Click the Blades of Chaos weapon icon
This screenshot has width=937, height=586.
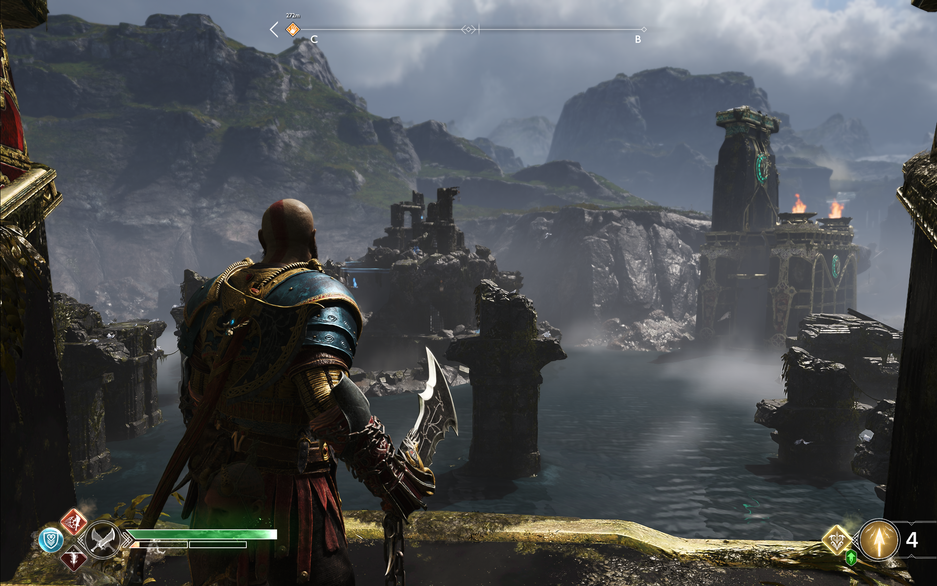[x=101, y=541]
